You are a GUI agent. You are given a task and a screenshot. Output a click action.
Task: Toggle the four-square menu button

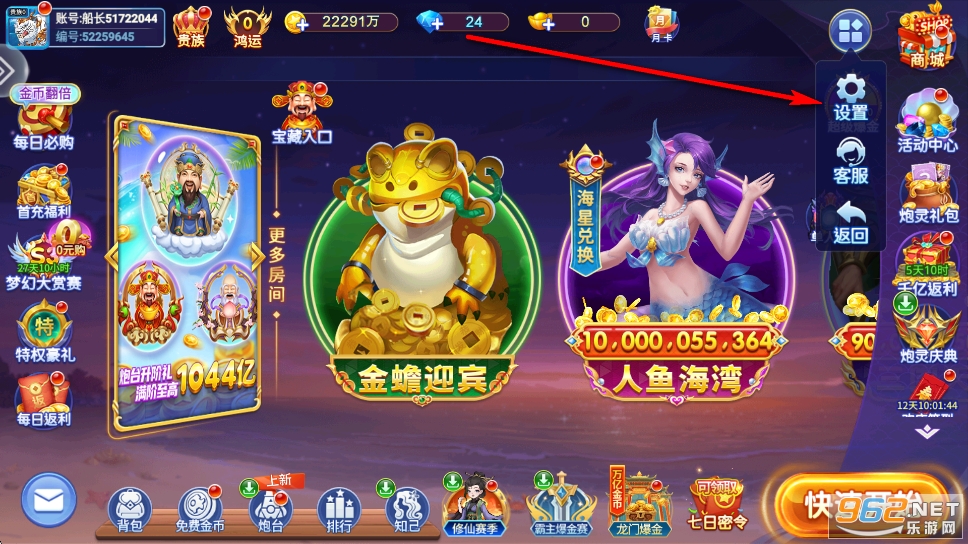tap(850, 32)
